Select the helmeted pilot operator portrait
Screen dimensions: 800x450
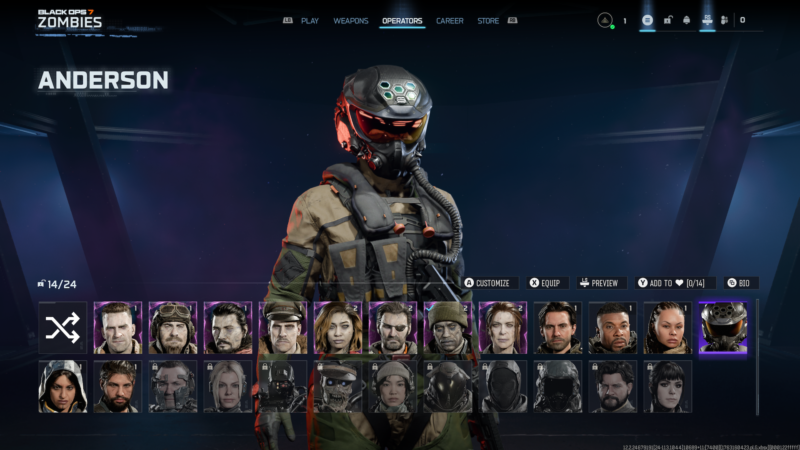(x=722, y=328)
